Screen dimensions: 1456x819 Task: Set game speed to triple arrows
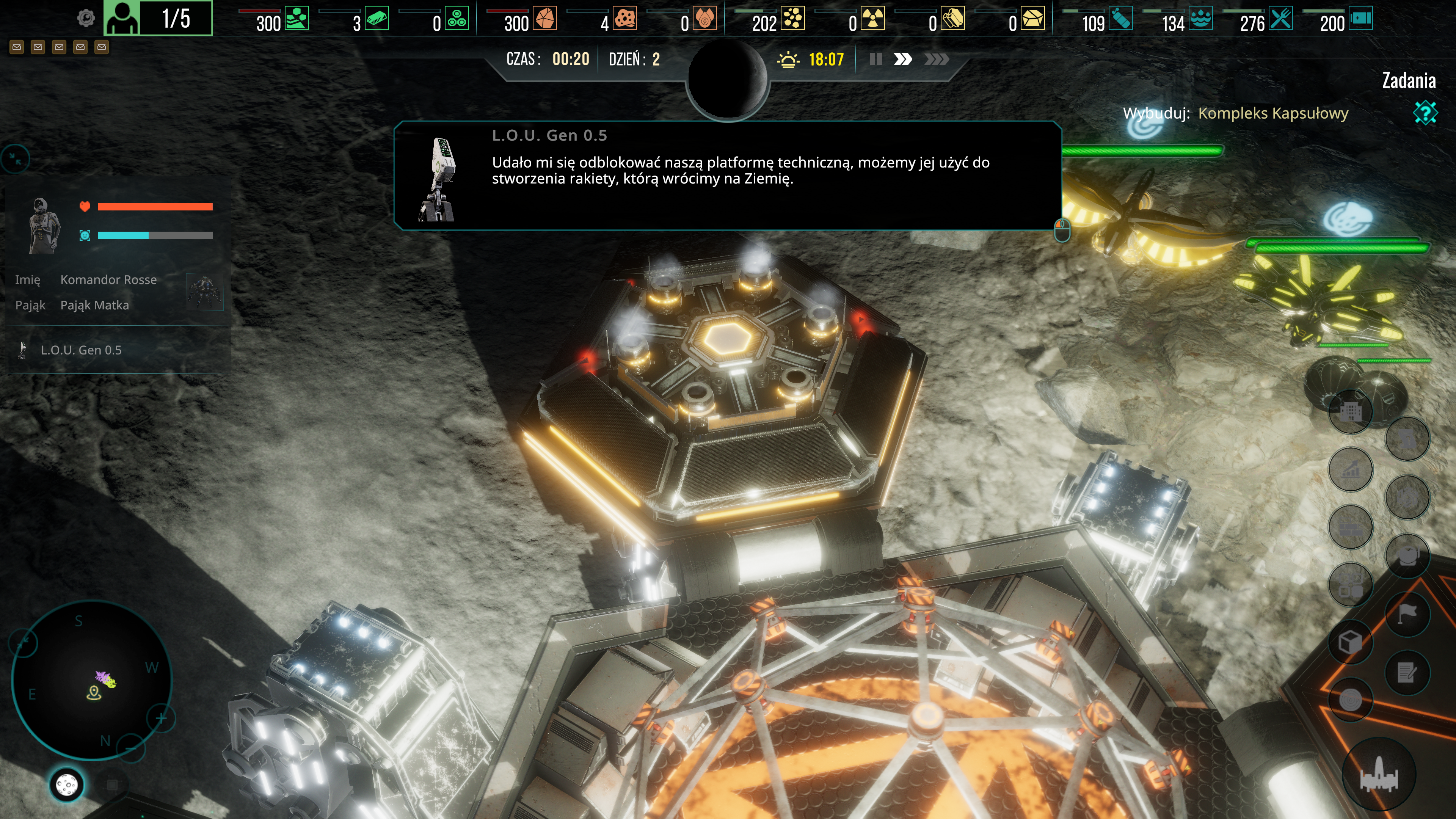tap(936, 60)
